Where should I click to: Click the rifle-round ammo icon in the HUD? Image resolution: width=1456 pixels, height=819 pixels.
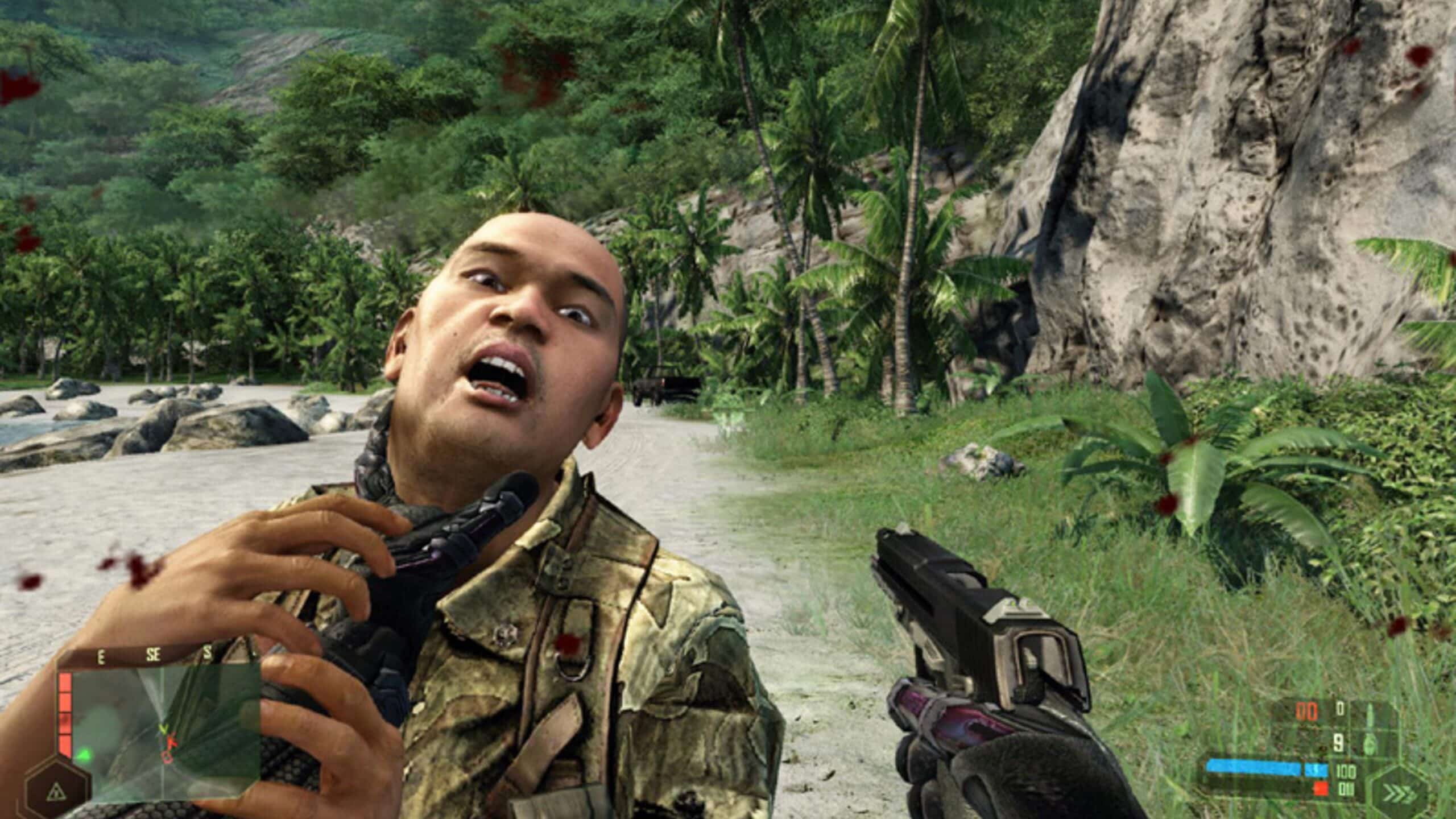[1370, 713]
